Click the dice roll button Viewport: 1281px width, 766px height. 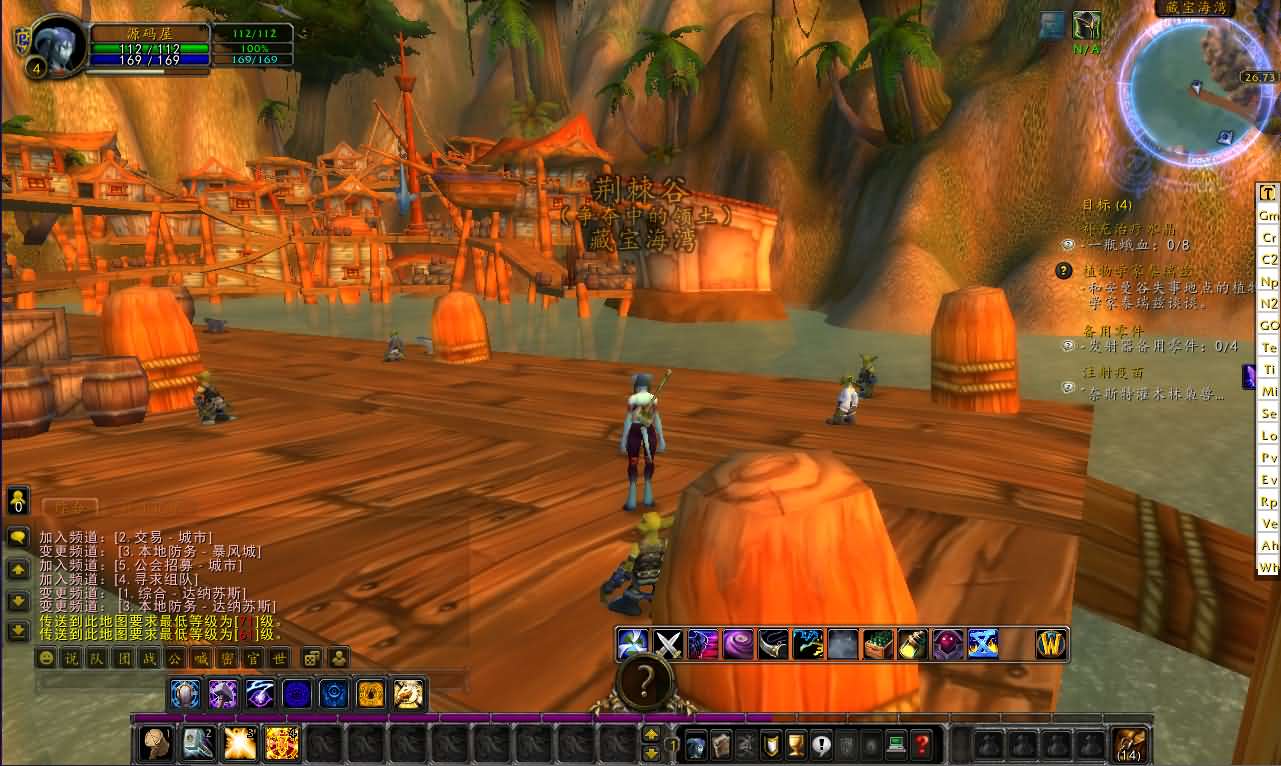click(312, 658)
